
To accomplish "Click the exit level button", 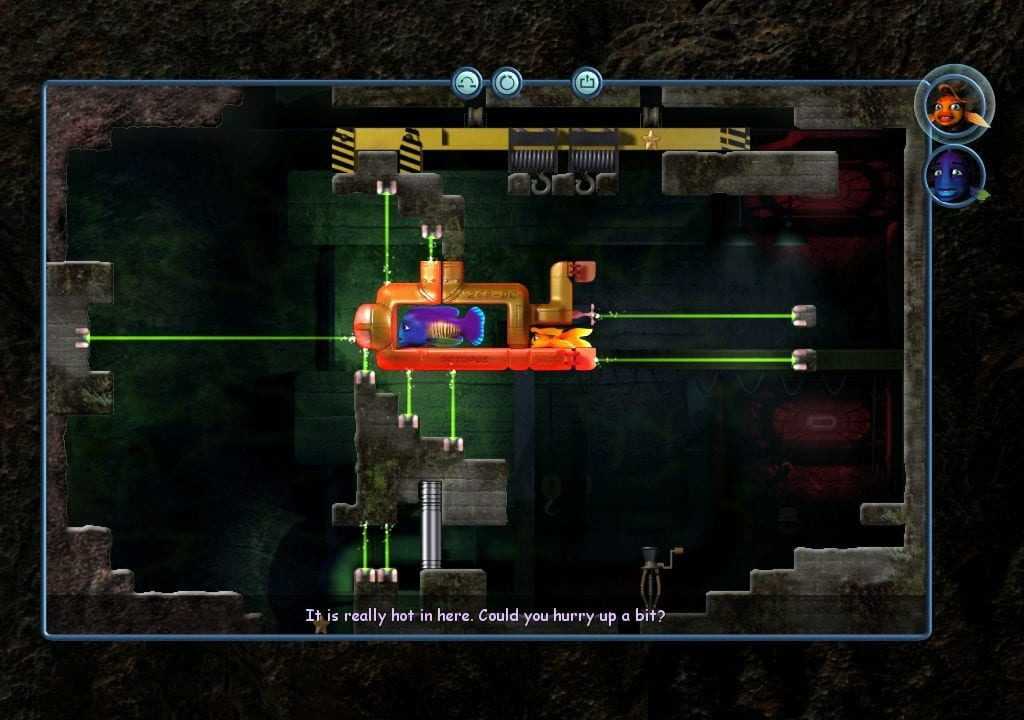I will pos(587,82).
